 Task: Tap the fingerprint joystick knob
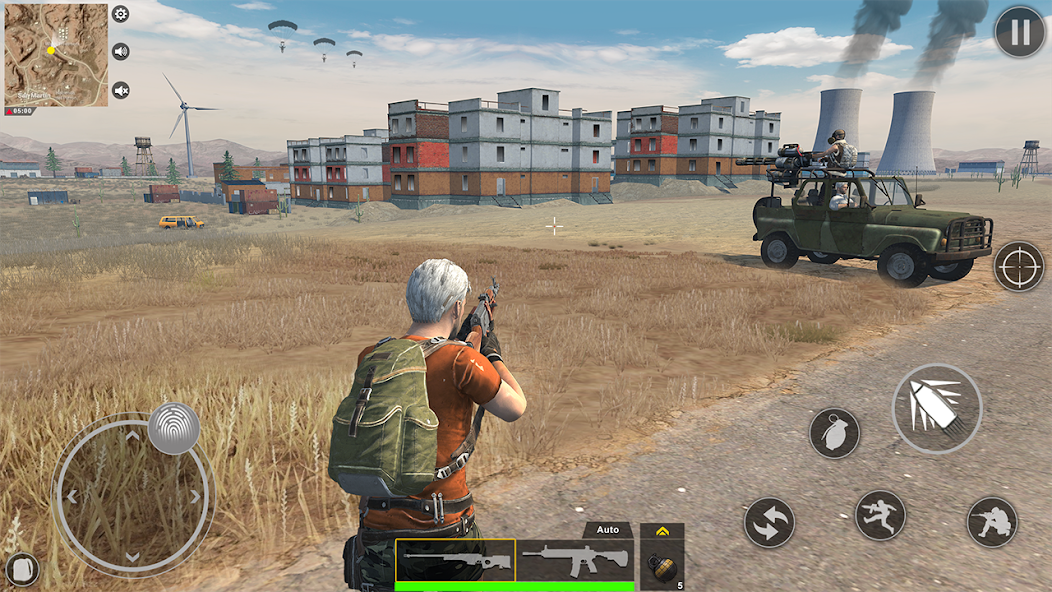point(174,429)
